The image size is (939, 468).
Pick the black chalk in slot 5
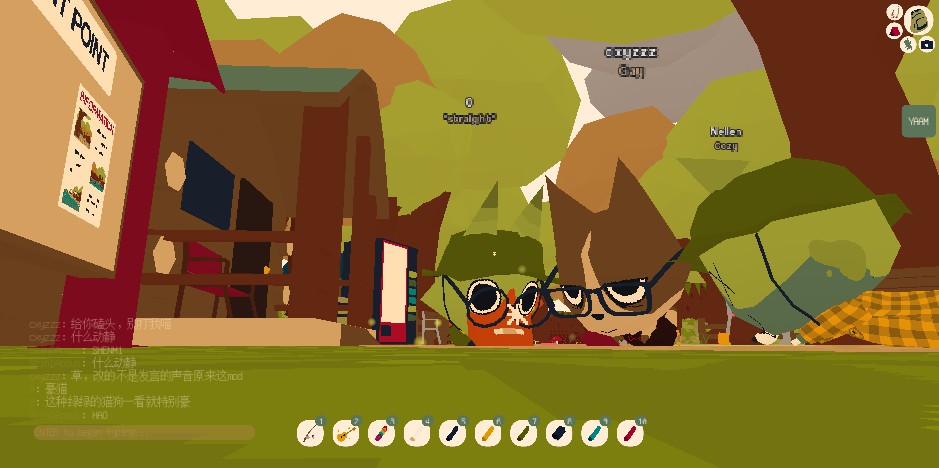451,434
